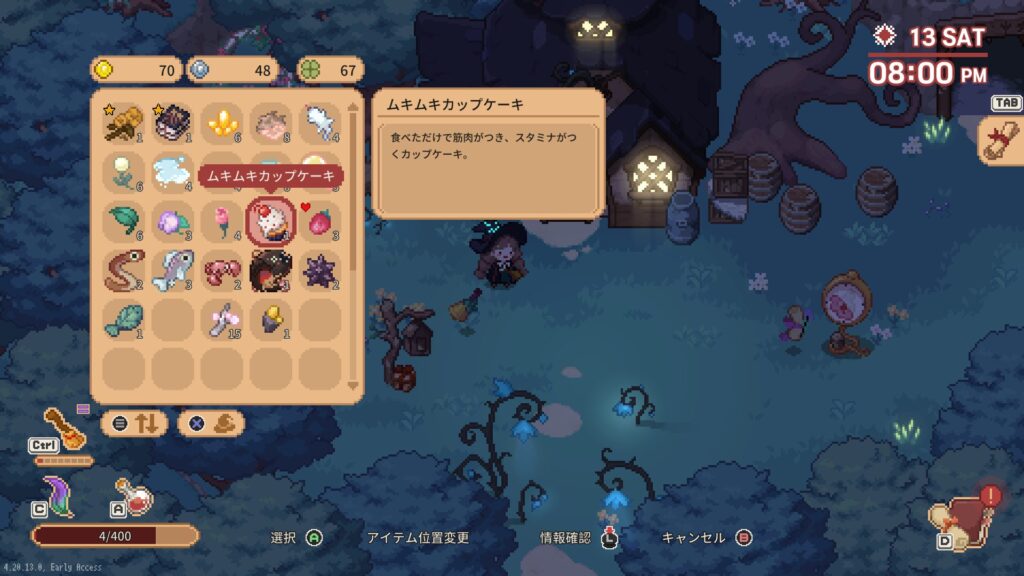Select the pink blossom branch slot
The image size is (1024, 576).
tap(222, 319)
